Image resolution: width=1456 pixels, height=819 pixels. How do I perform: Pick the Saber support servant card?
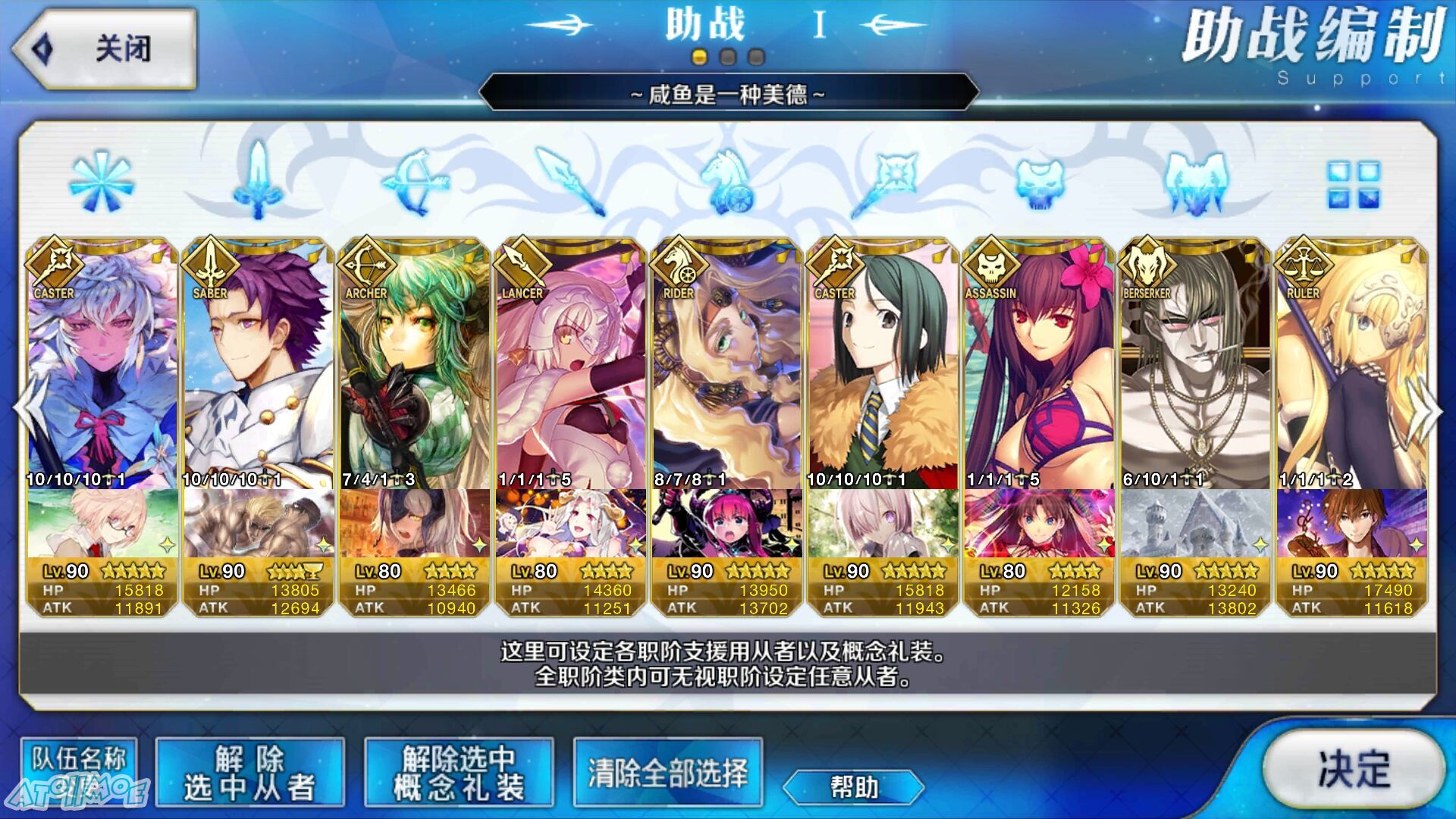coord(259,364)
